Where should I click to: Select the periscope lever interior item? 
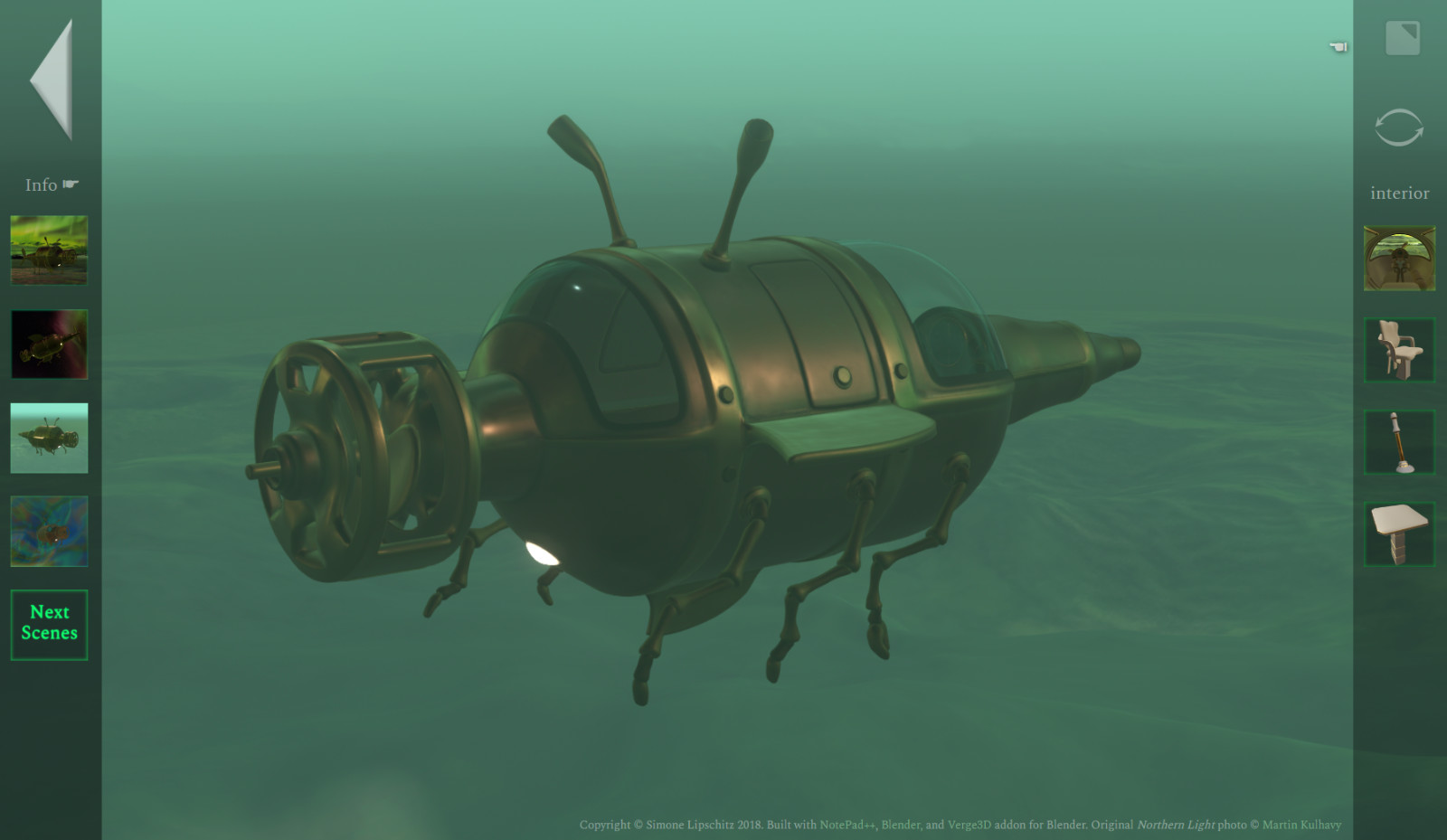[1399, 442]
